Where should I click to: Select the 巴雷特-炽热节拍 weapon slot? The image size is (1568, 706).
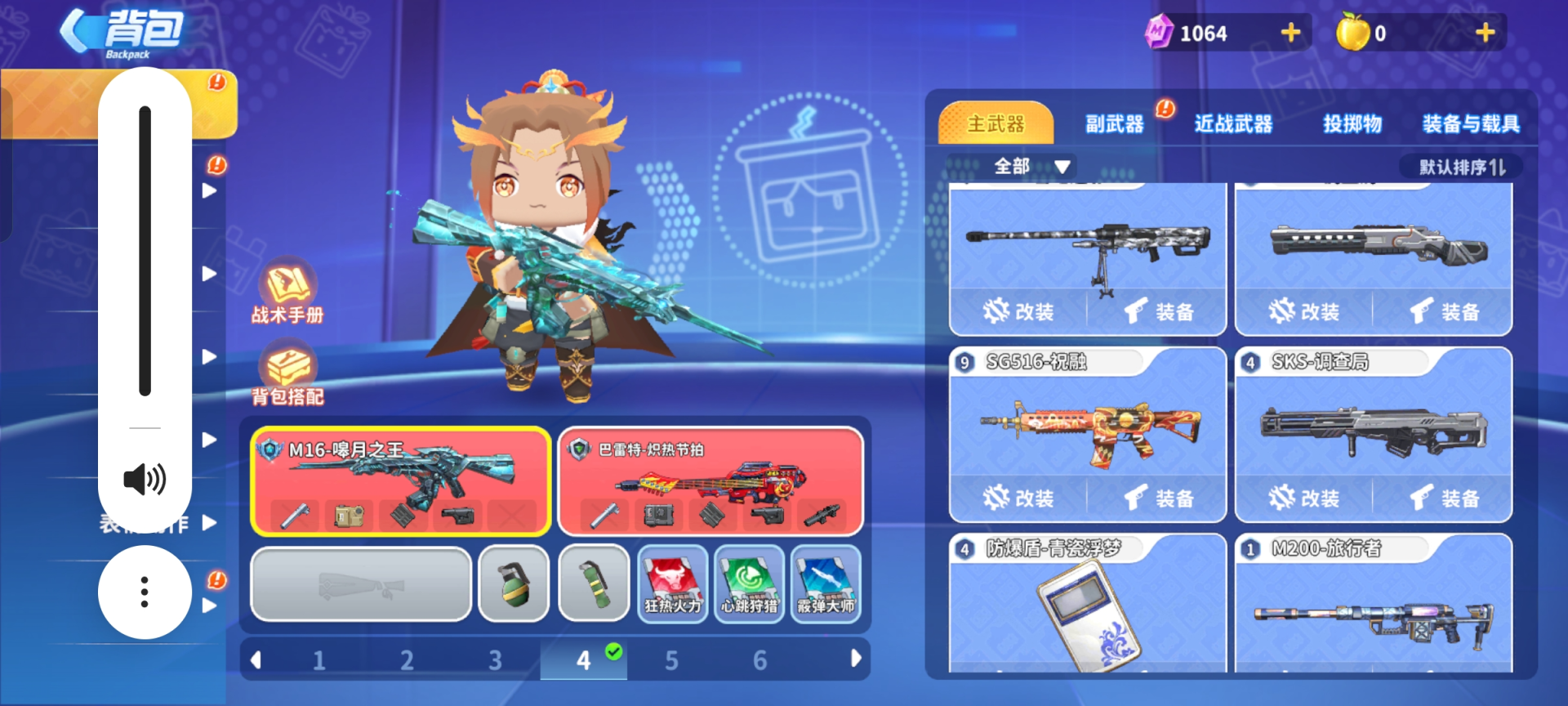pyautogui.click(x=710, y=480)
